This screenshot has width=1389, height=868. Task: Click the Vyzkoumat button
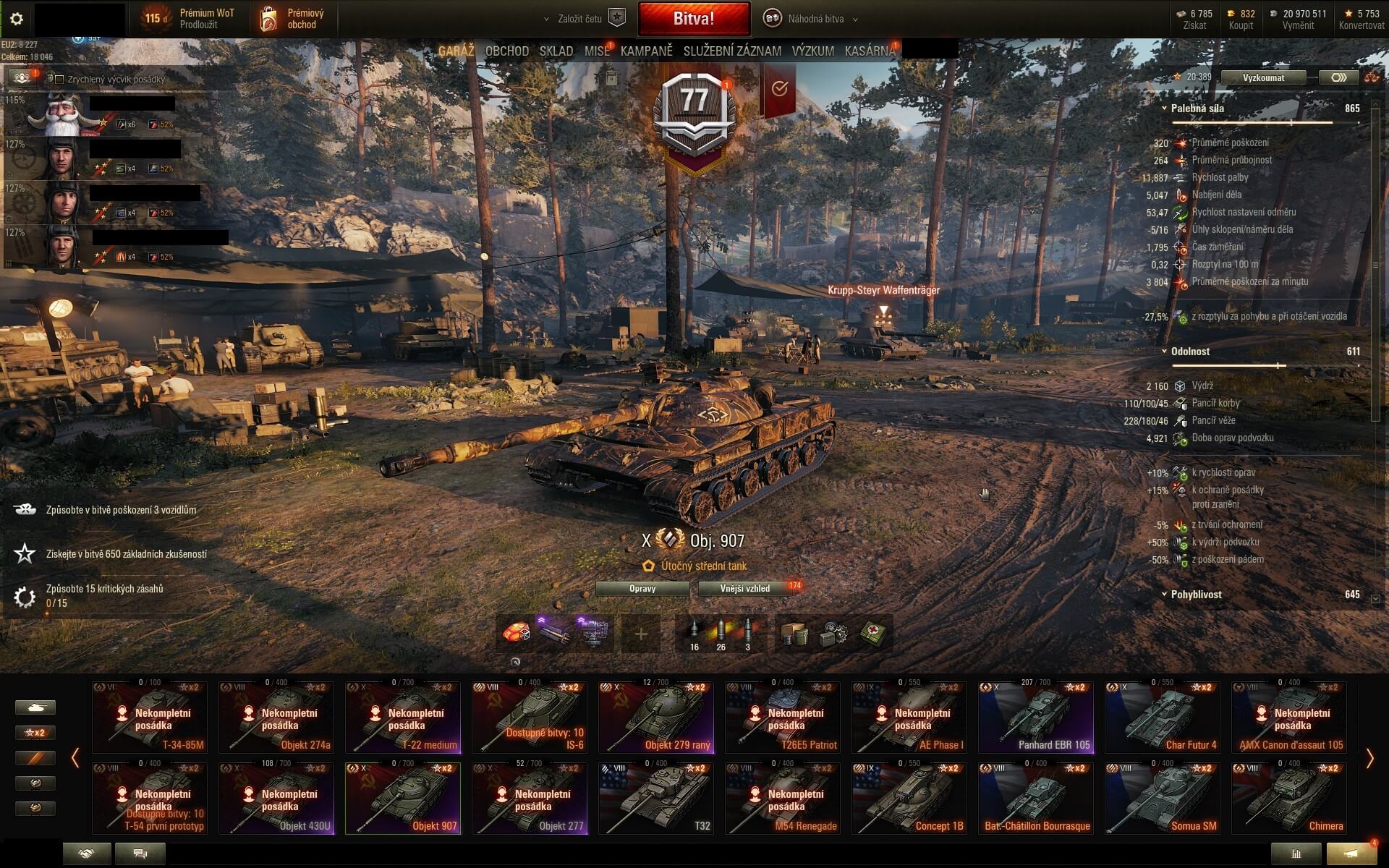click(1263, 77)
